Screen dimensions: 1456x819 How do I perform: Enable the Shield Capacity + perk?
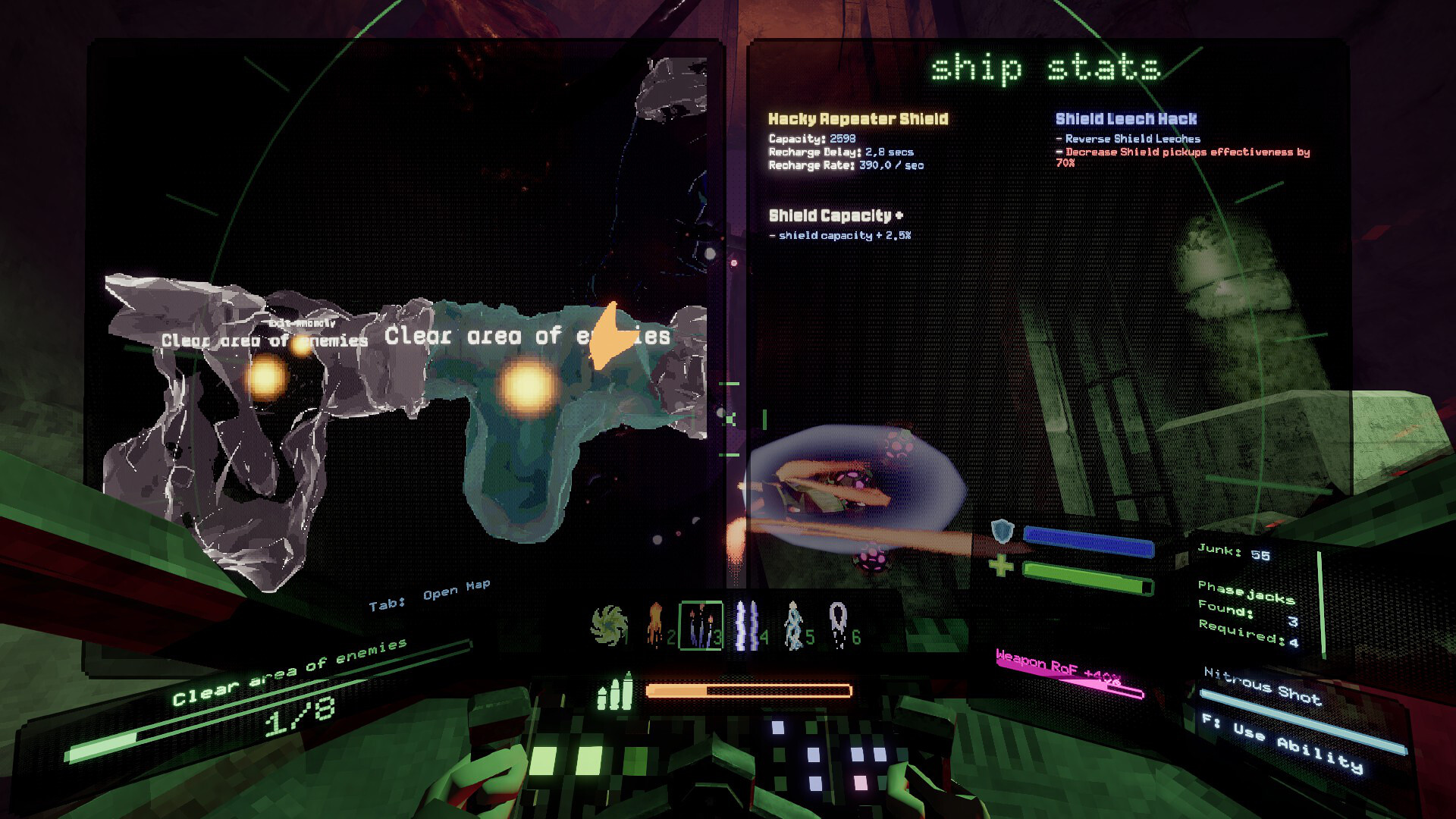click(834, 216)
